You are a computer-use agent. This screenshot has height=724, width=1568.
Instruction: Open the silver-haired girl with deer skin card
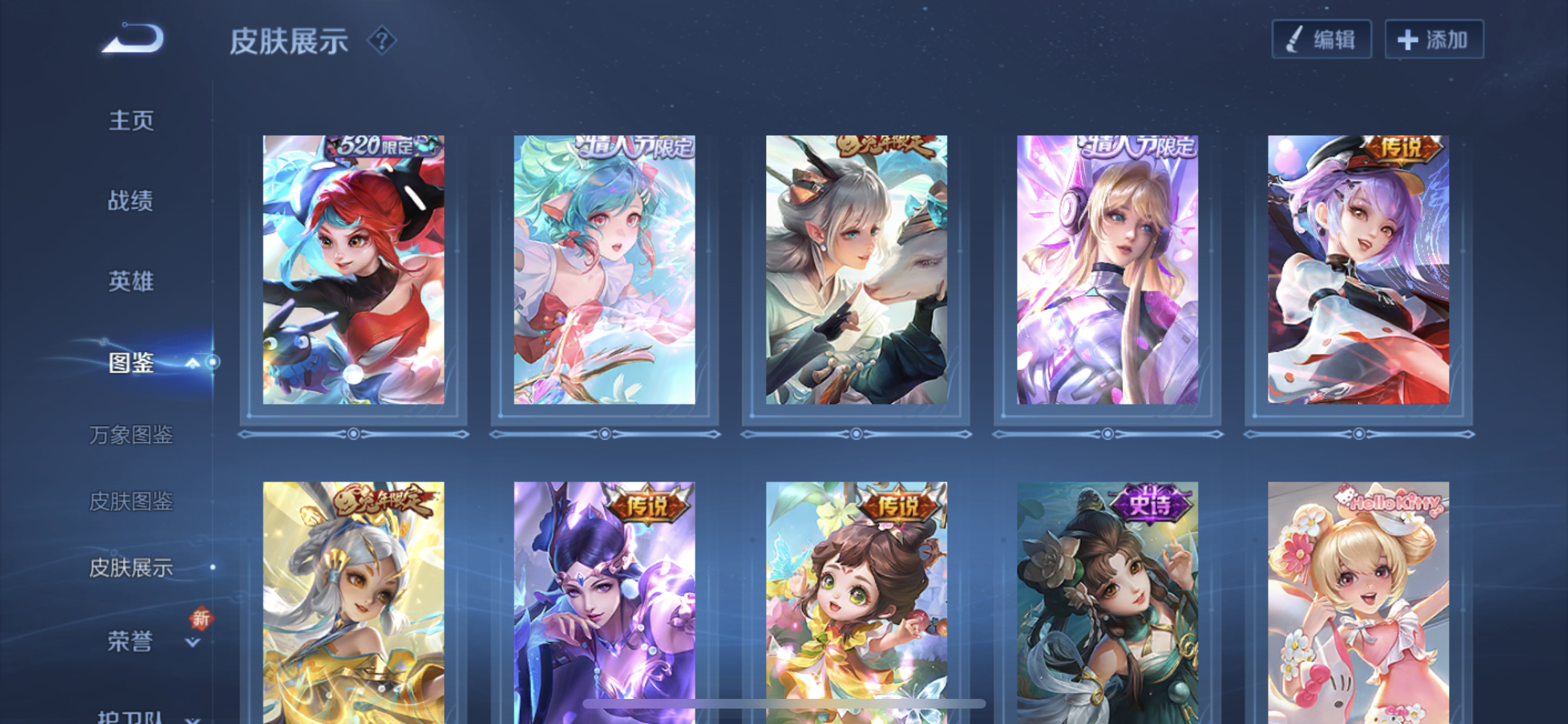click(856, 270)
